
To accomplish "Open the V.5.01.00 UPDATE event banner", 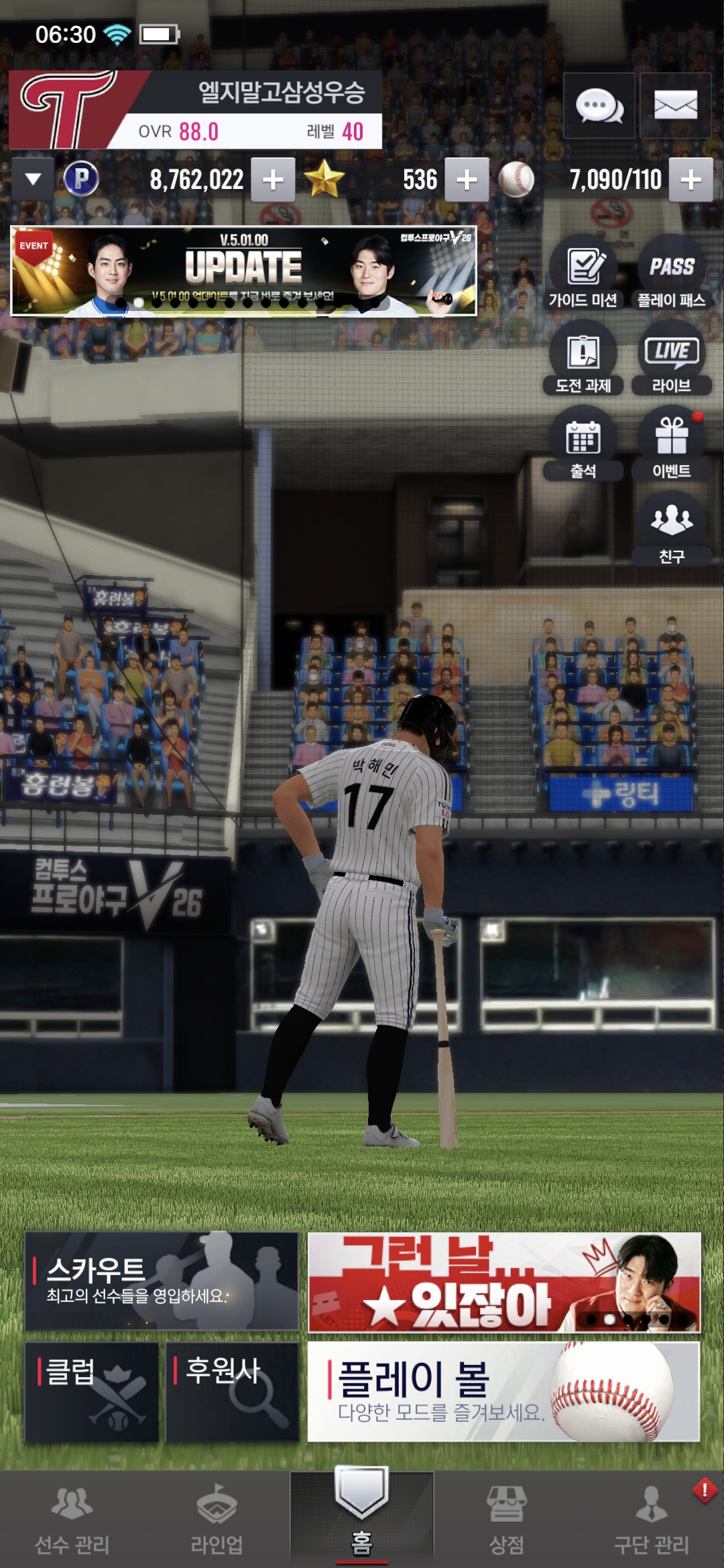I will pos(243,271).
